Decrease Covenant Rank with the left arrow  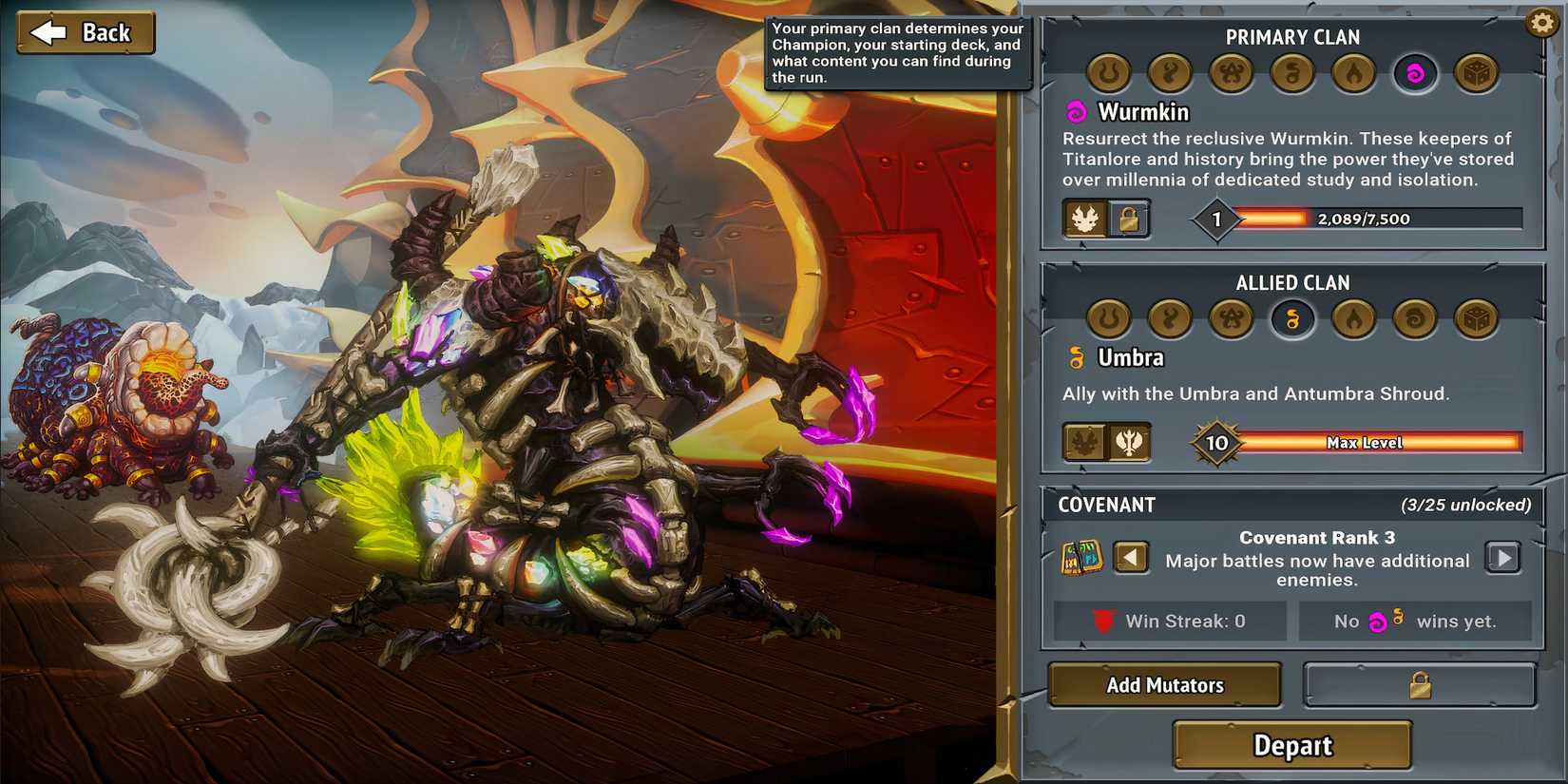(1132, 557)
